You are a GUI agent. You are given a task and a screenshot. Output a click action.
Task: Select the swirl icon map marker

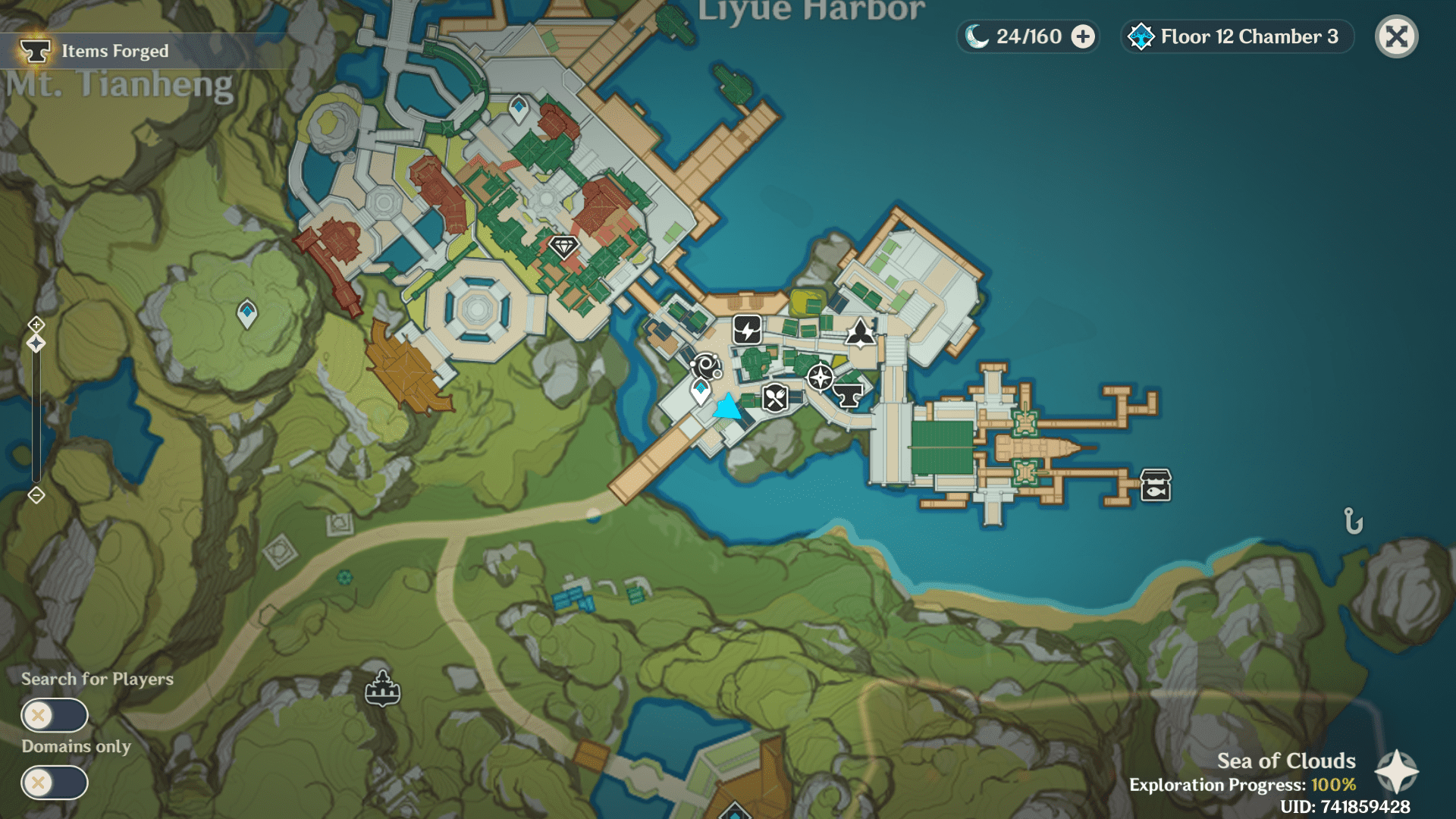(706, 366)
